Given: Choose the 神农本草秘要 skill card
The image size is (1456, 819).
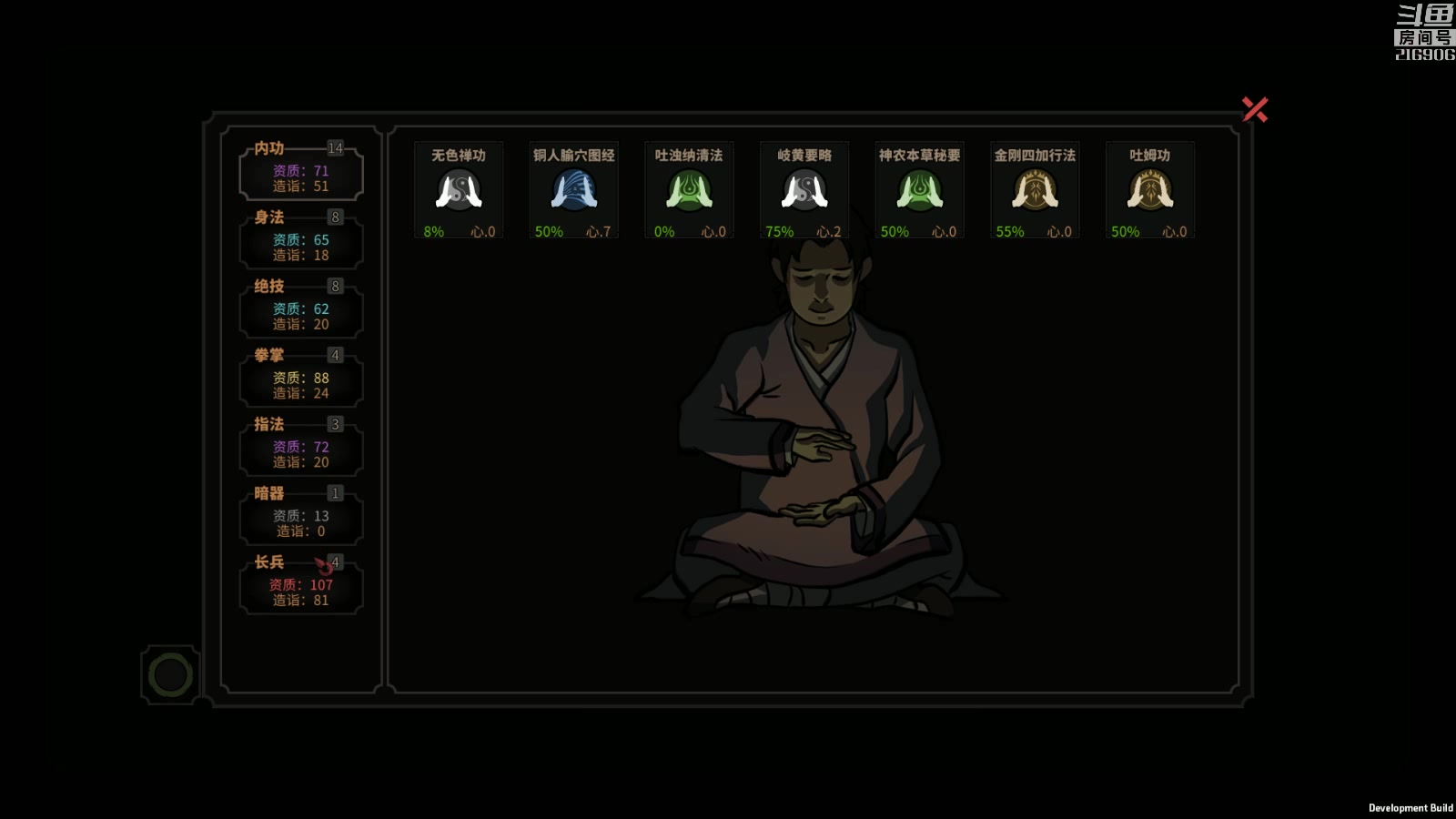Looking at the screenshot, I should 919,190.
